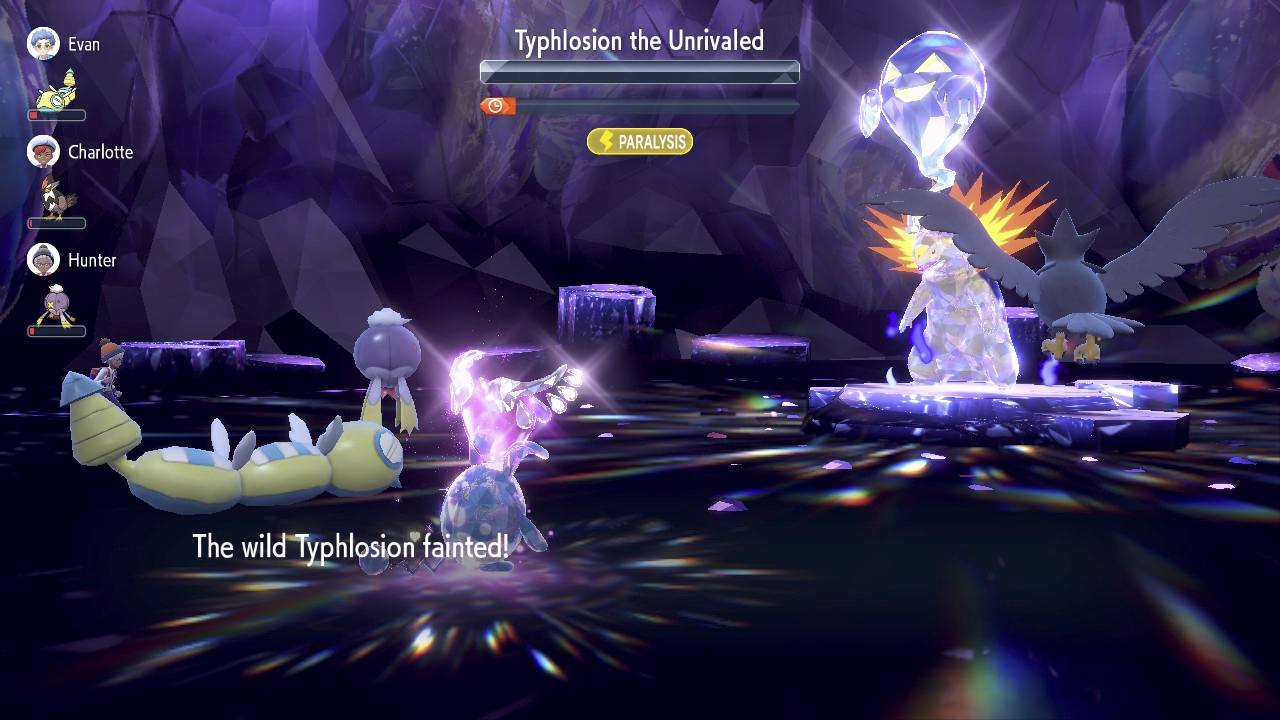Viewport: 1280px width, 720px height.
Task: Select Evan's trainer avatar
Action: pyautogui.click(x=43, y=44)
